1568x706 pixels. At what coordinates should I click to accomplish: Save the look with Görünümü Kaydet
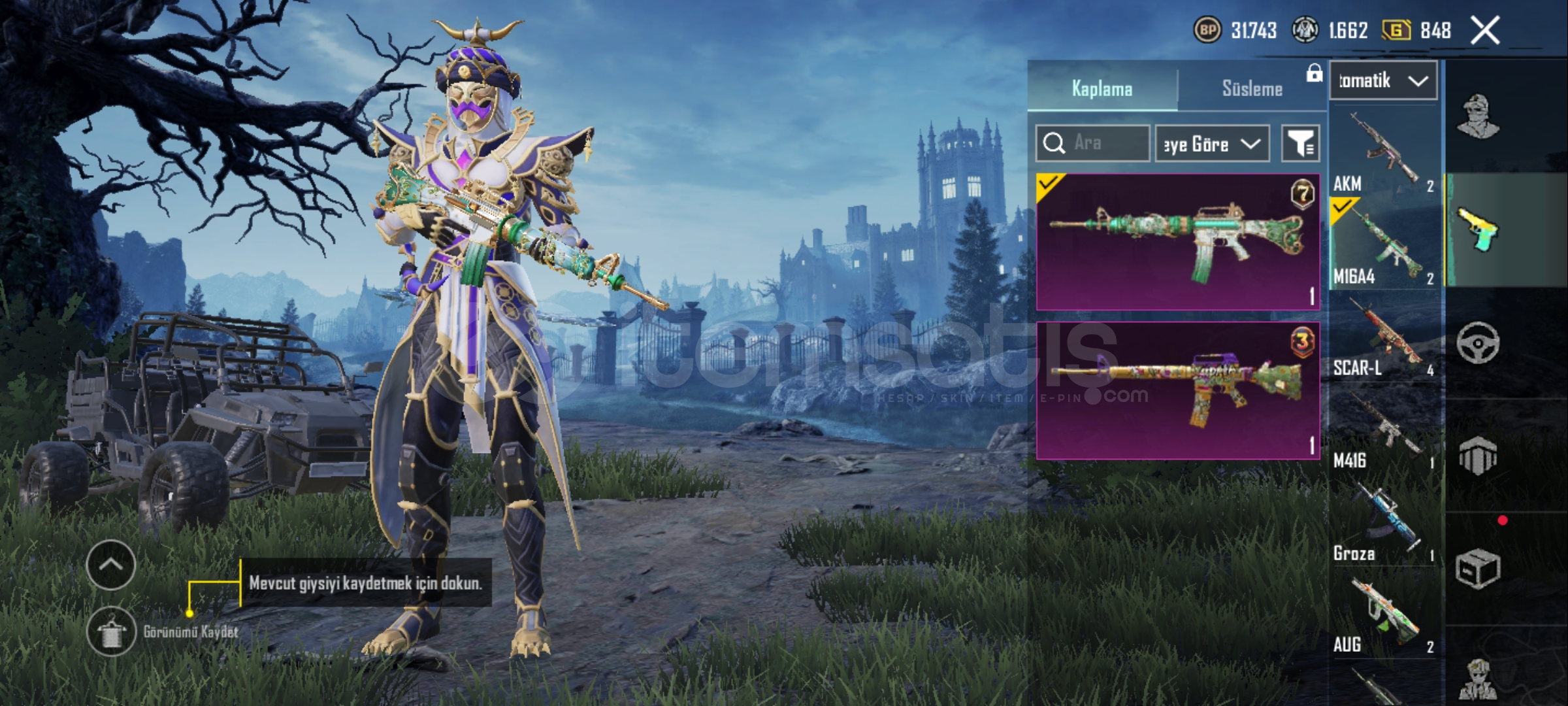click(x=112, y=631)
